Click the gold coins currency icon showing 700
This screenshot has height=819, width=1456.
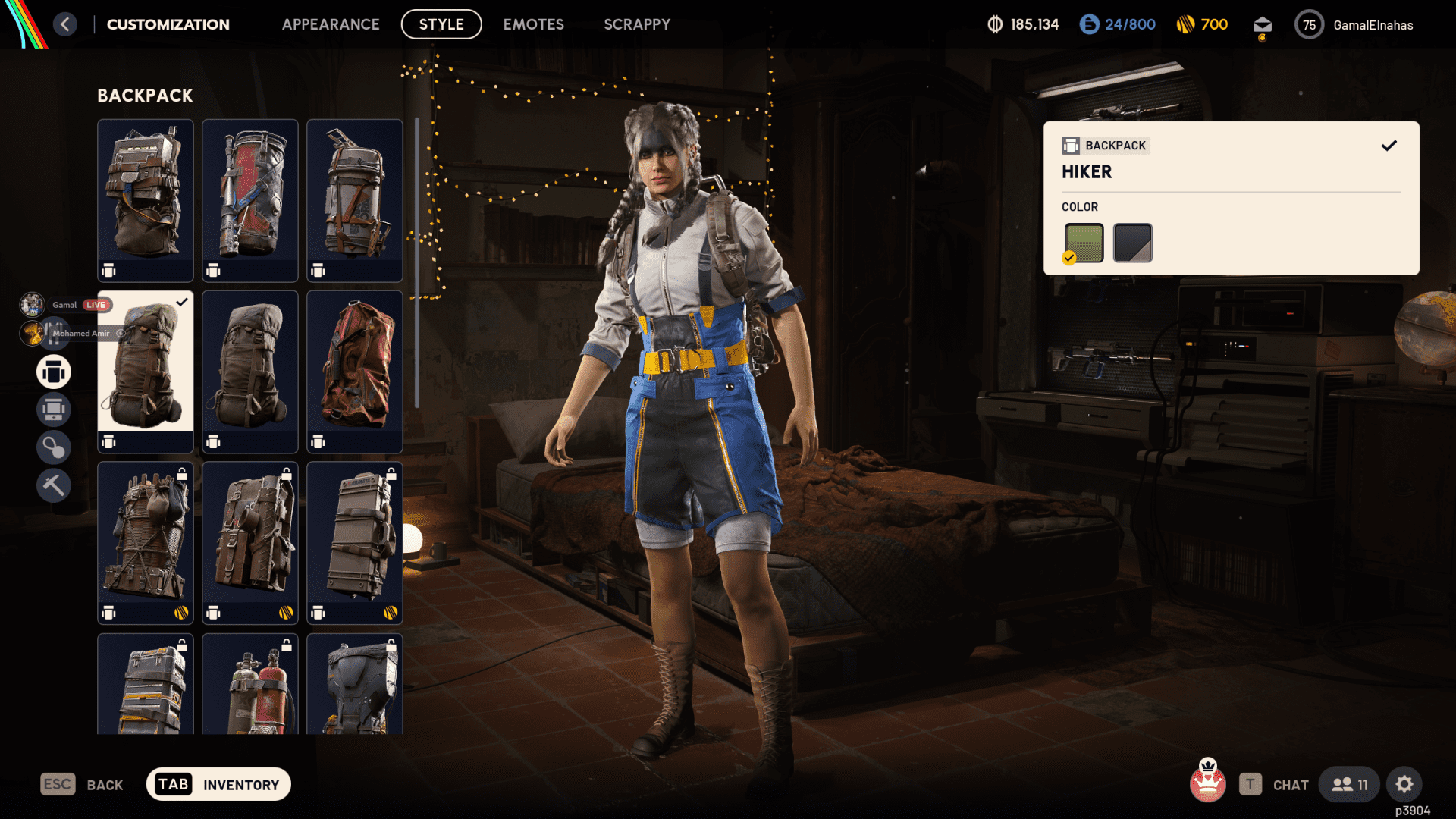point(1184,24)
